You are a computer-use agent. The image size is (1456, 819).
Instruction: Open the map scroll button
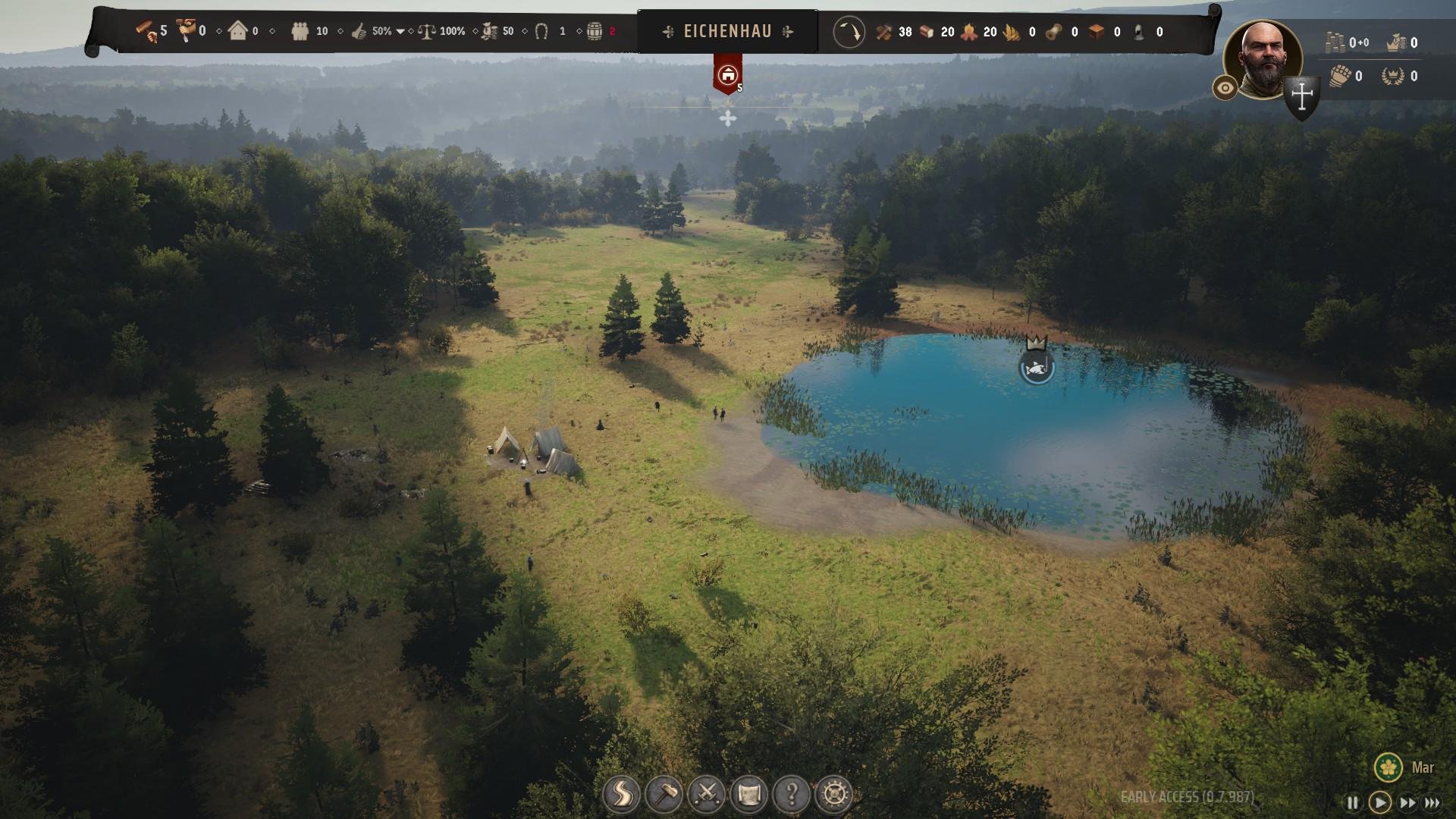(749, 794)
